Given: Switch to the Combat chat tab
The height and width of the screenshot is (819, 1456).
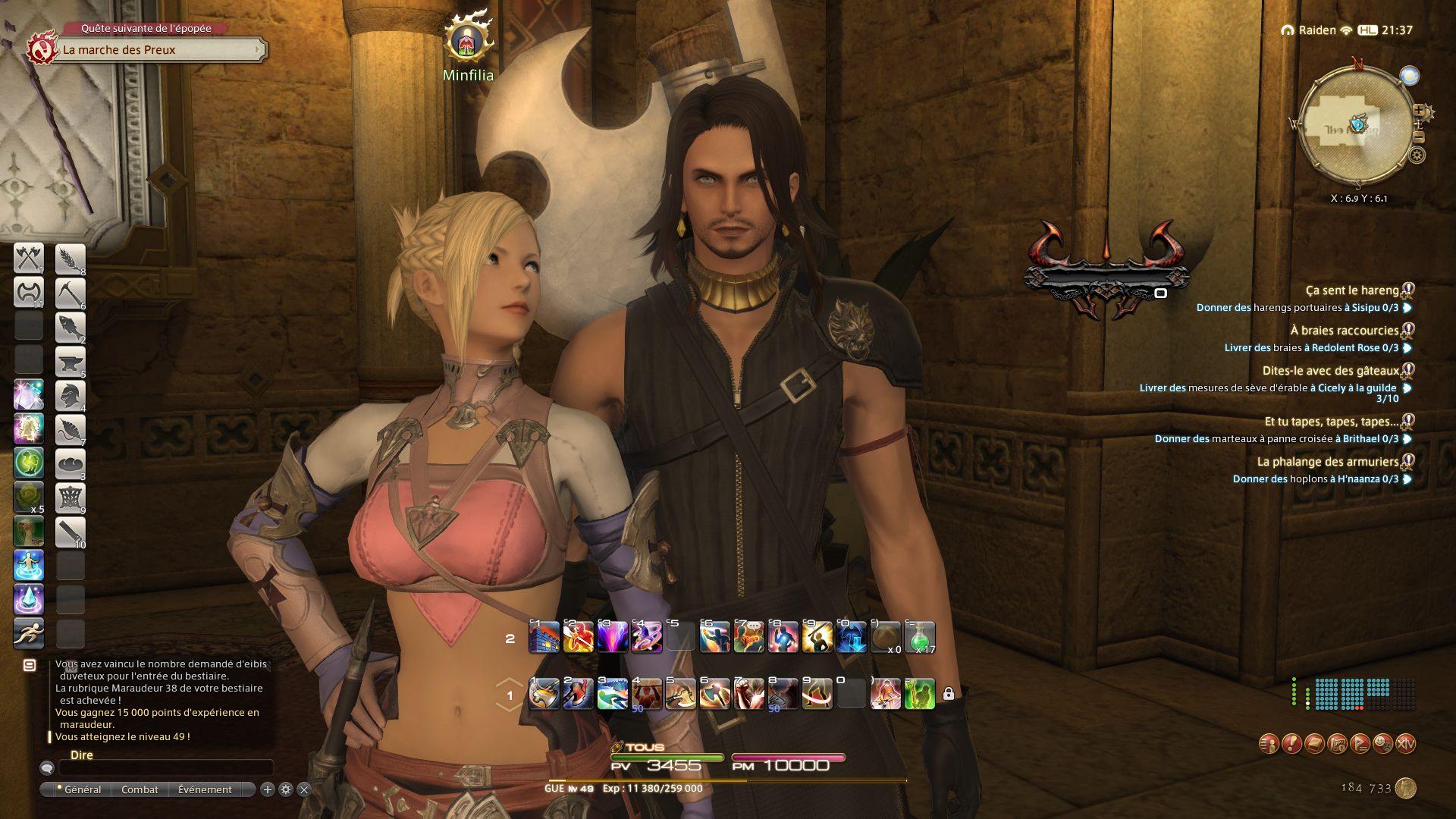Looking at the screenshot, I should pyautogui.click(x=140, y=789).
